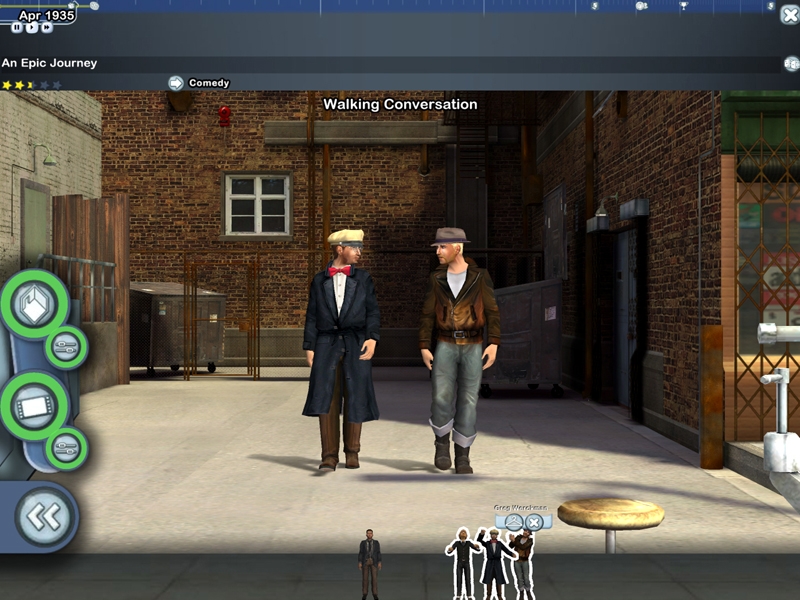Select the unassigned actor in dark suit

(370, 563)
